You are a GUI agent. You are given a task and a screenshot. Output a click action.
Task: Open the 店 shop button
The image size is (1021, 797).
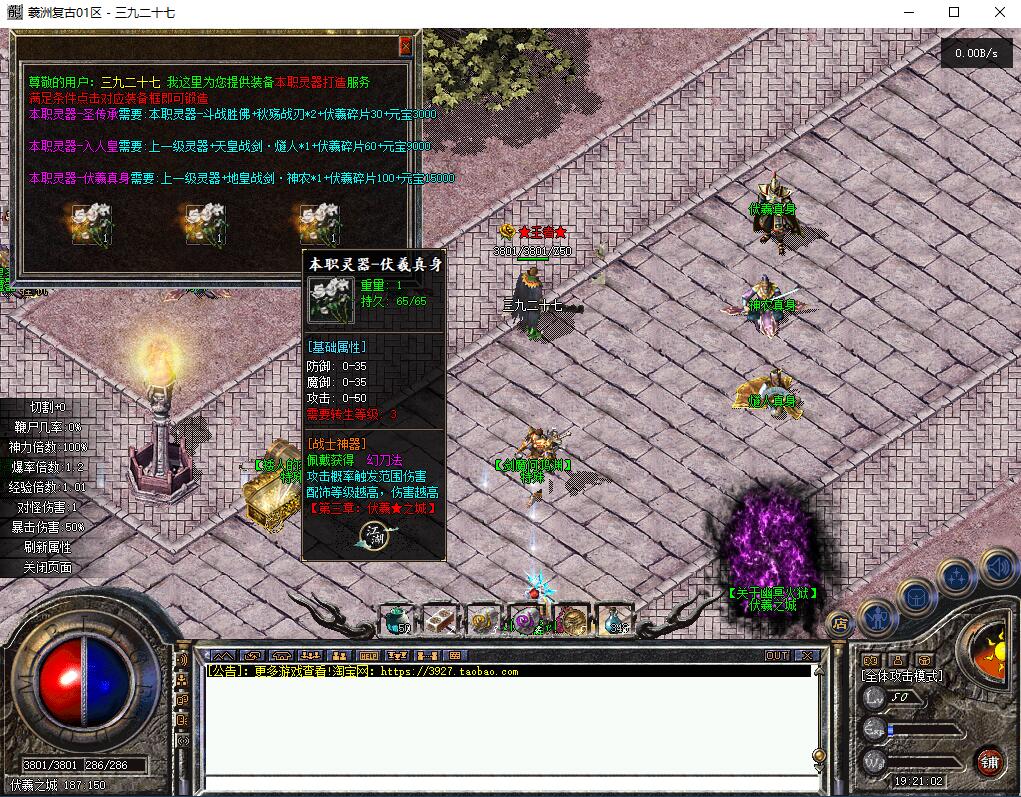(840, 621)
